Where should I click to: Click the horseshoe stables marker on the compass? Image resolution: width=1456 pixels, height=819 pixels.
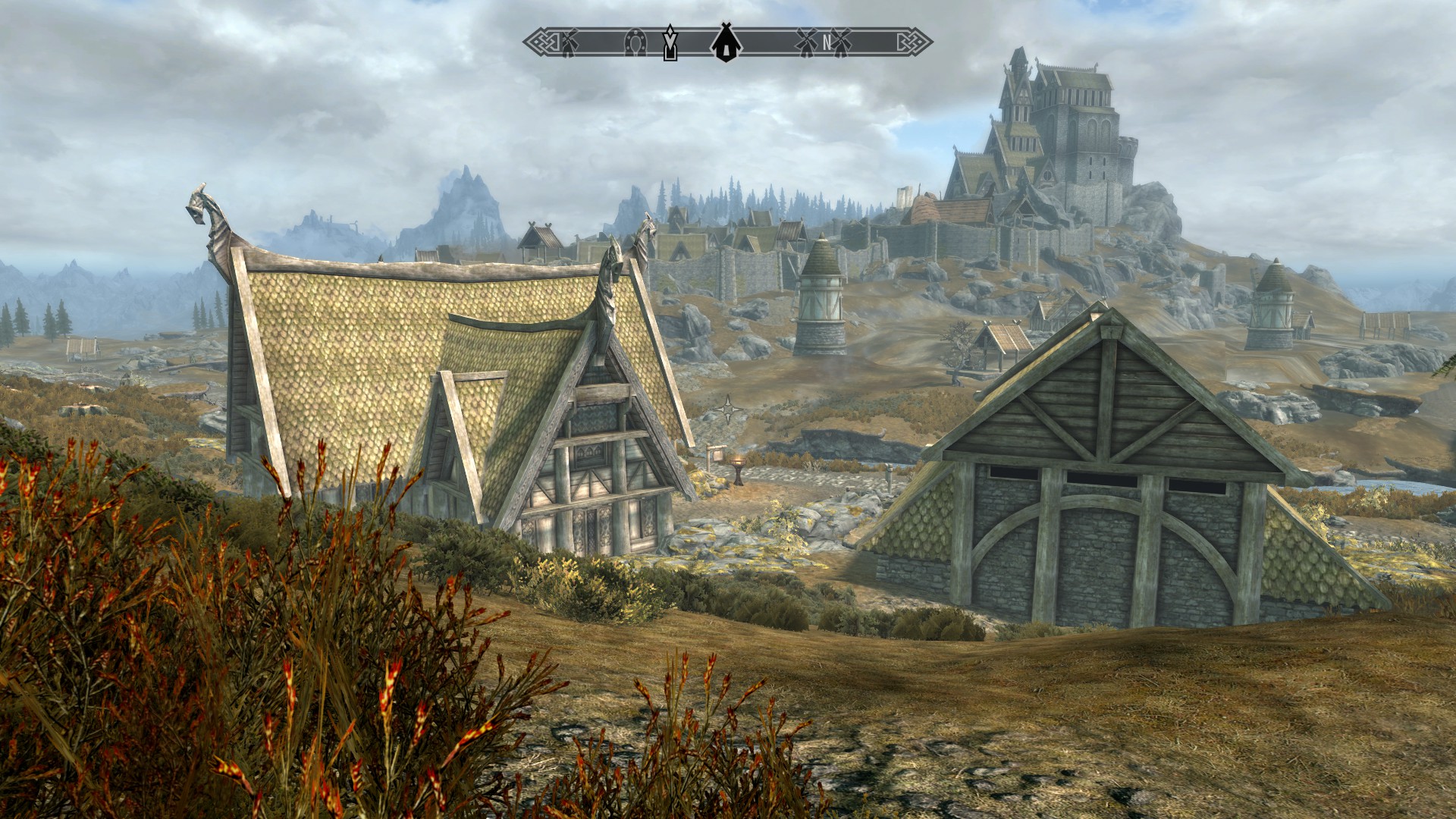pos(635,43)
